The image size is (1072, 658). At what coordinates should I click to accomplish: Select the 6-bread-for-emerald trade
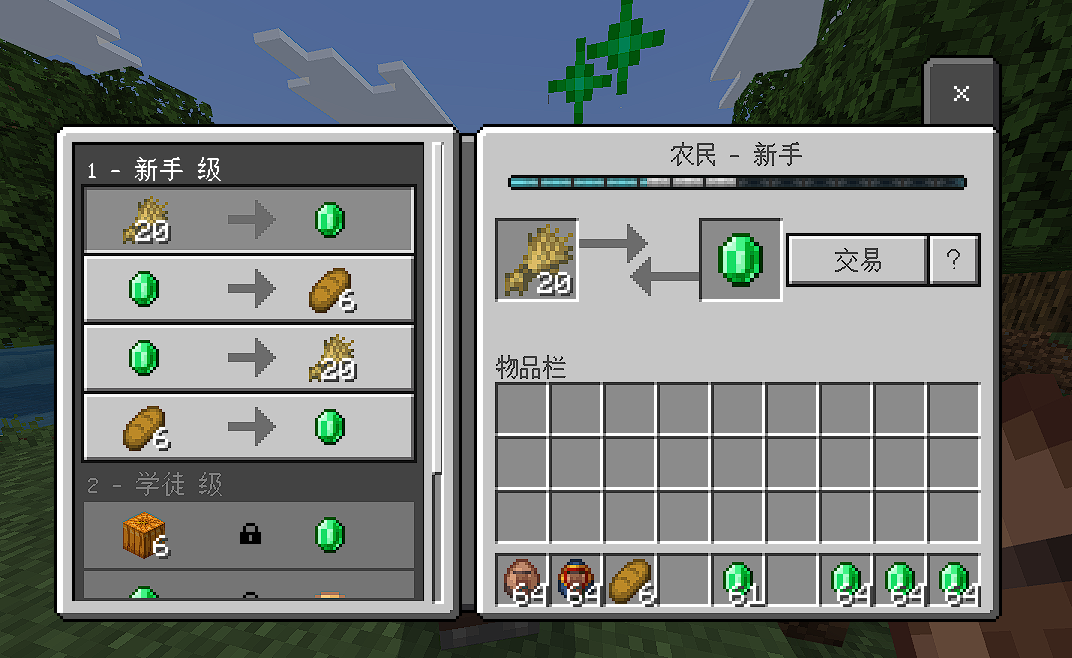pyautogui.click(x=248, y=428)
